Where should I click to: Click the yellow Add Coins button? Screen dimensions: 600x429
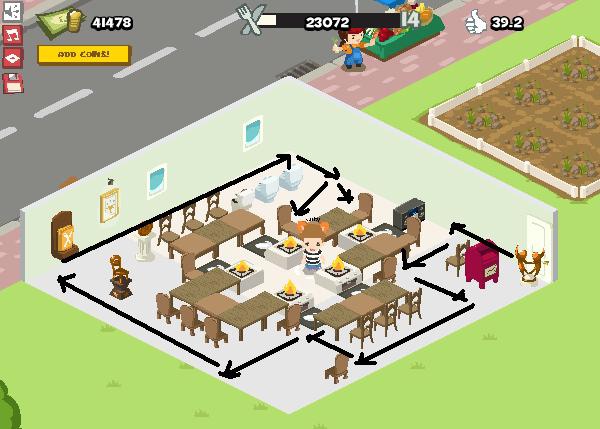pos(84,54)
